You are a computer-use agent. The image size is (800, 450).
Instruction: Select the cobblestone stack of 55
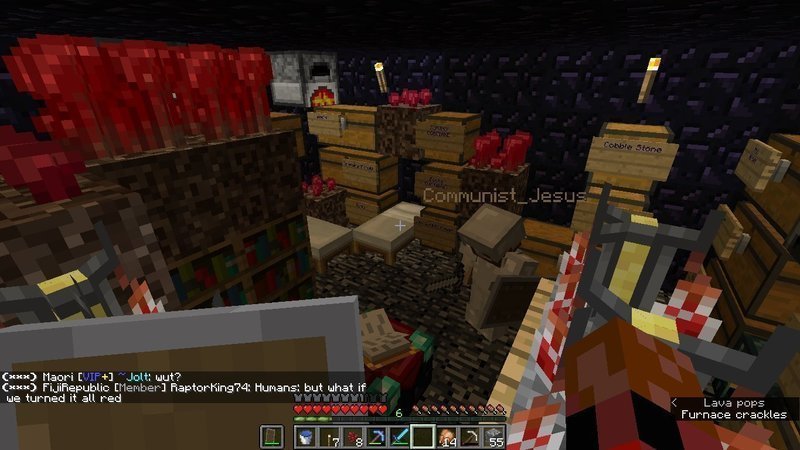click(x=496, y=436)
